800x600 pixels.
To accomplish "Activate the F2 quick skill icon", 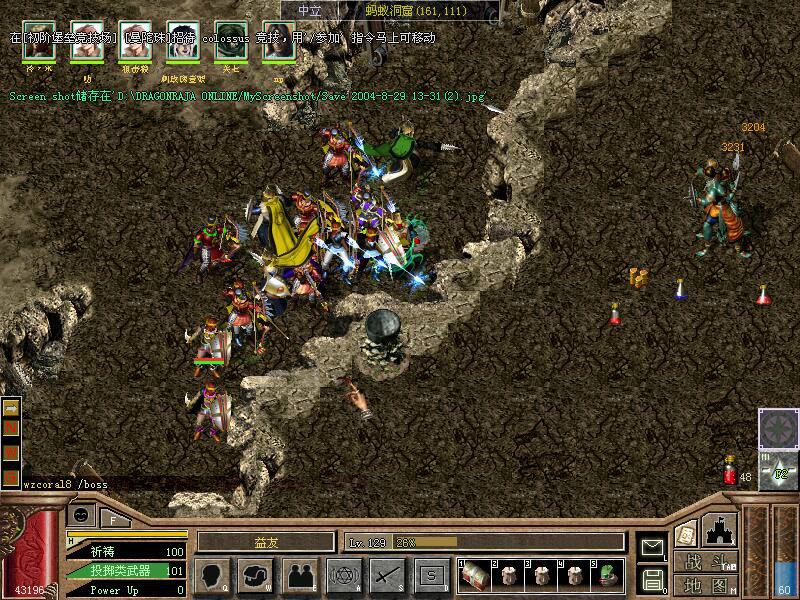I will point(777,470).
